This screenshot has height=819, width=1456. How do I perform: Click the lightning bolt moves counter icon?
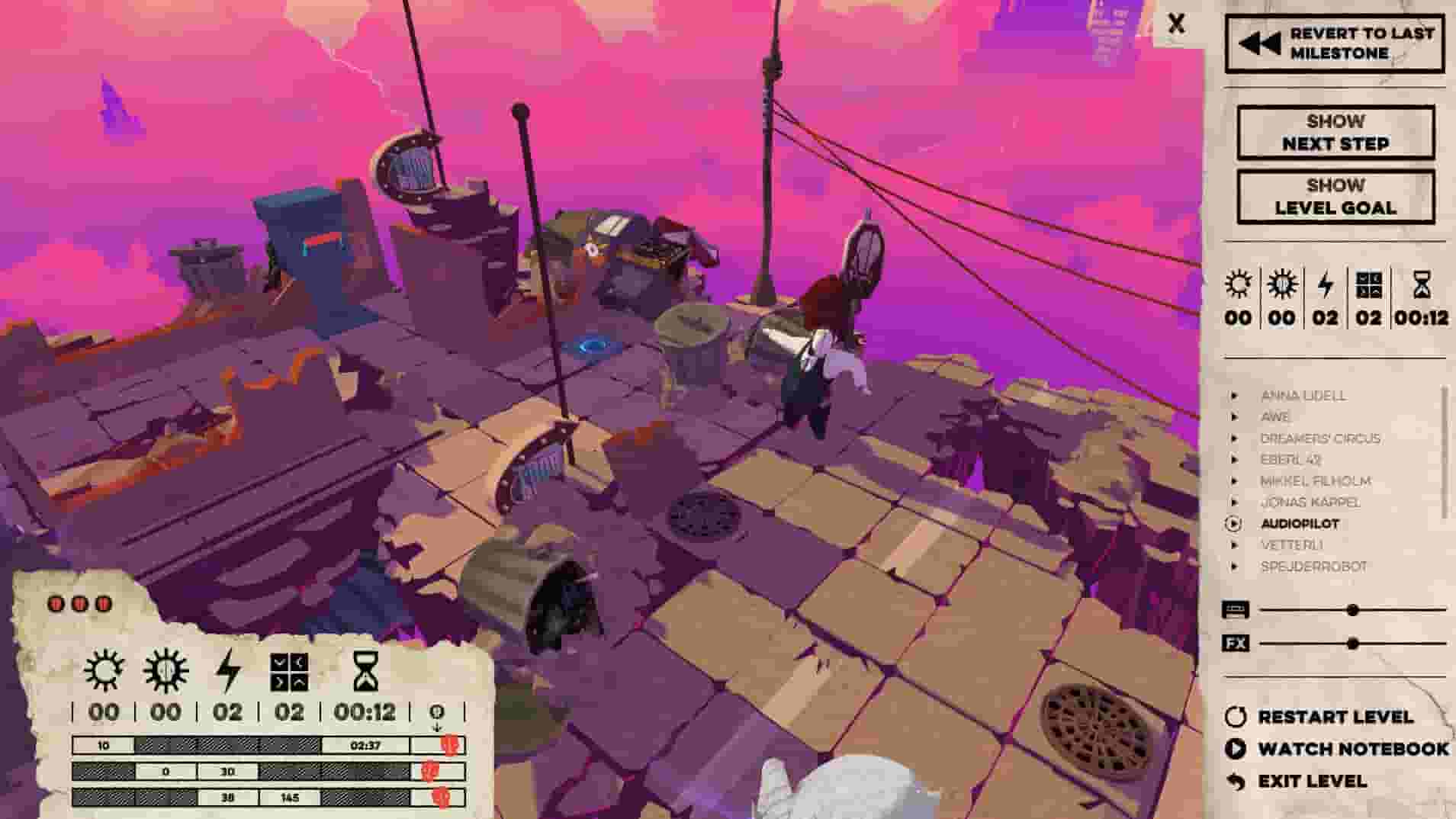[1327, 286]
